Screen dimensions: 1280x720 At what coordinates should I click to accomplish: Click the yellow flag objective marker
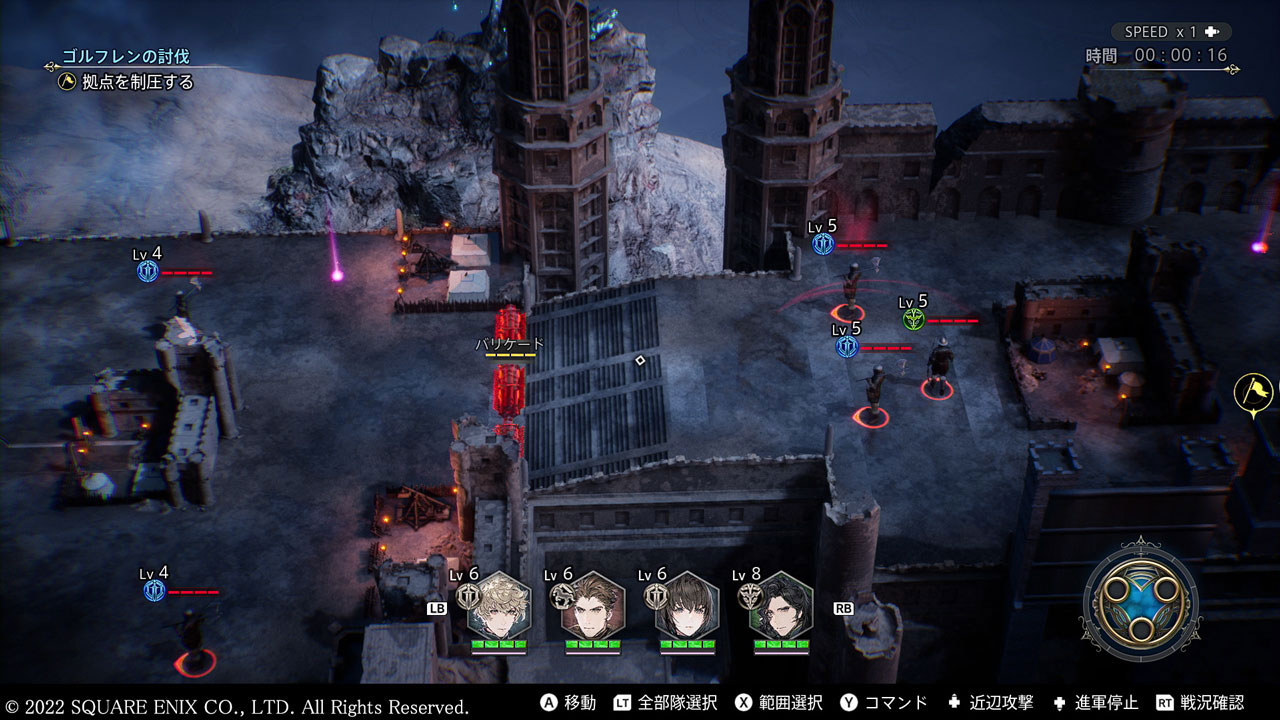(1252, 392)
